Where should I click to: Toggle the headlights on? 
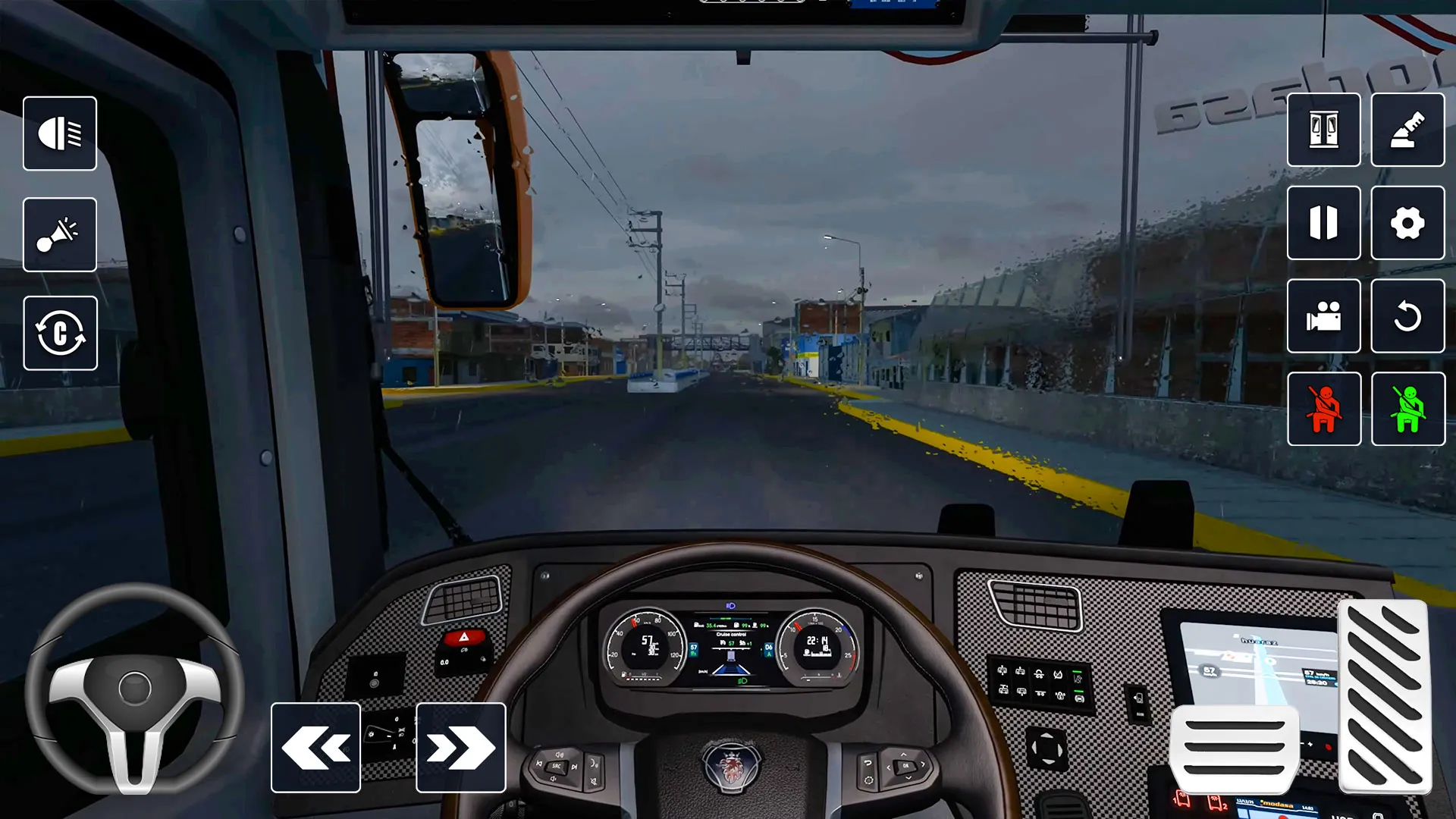pos(60,133)
